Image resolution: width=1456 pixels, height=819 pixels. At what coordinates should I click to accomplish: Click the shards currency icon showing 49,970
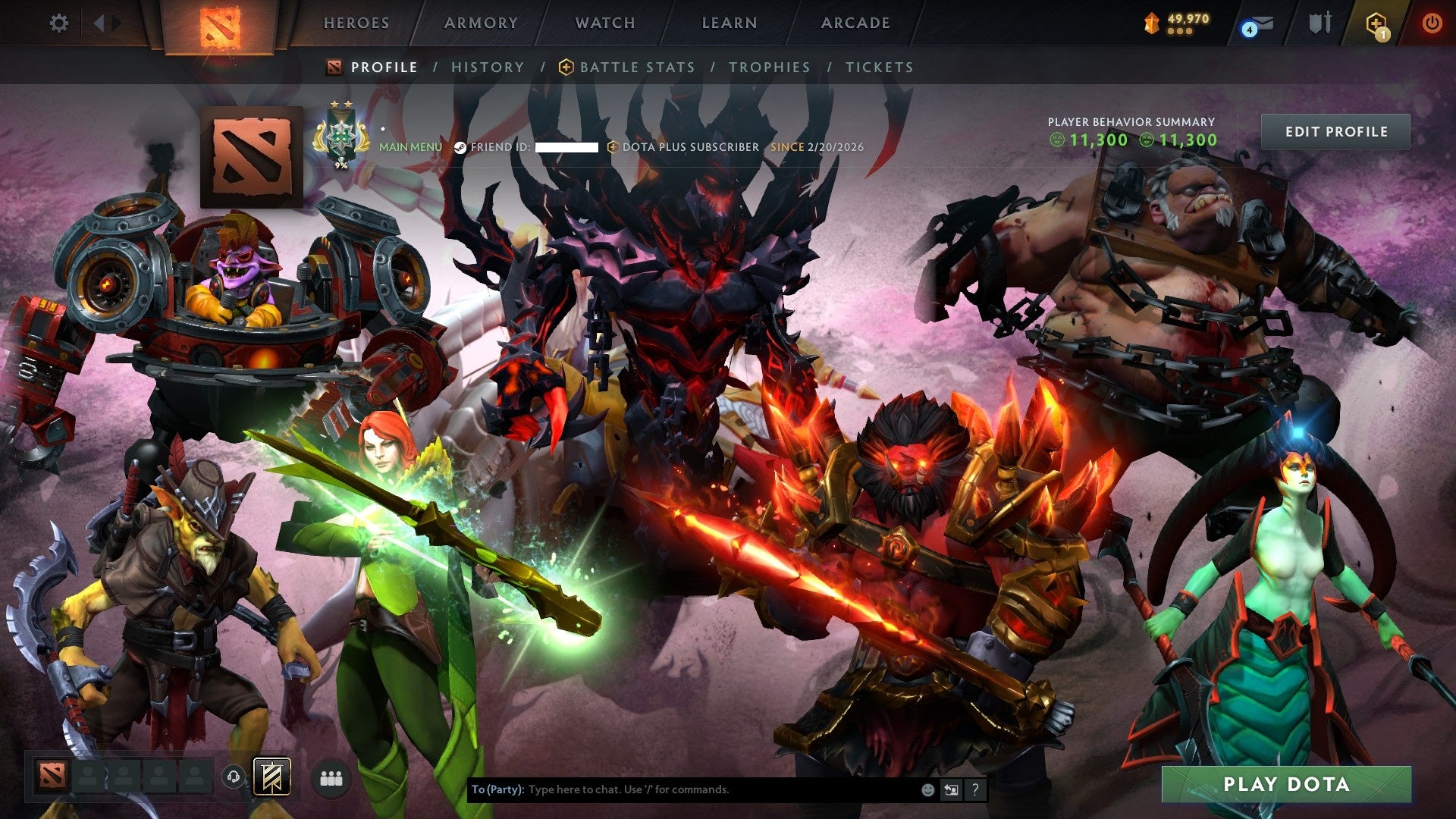1151,24
